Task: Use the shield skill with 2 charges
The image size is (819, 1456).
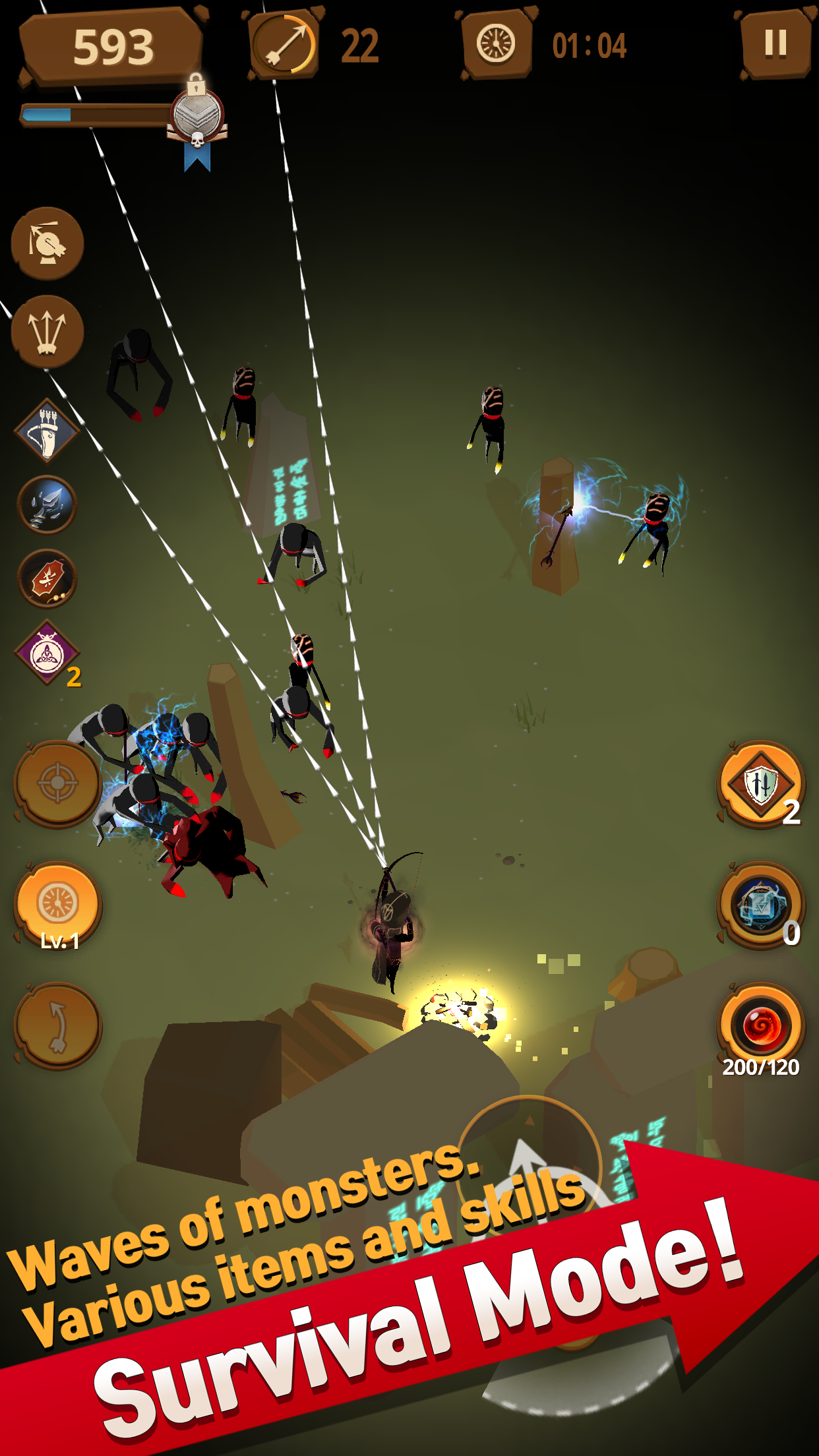Action: [761, 784]
